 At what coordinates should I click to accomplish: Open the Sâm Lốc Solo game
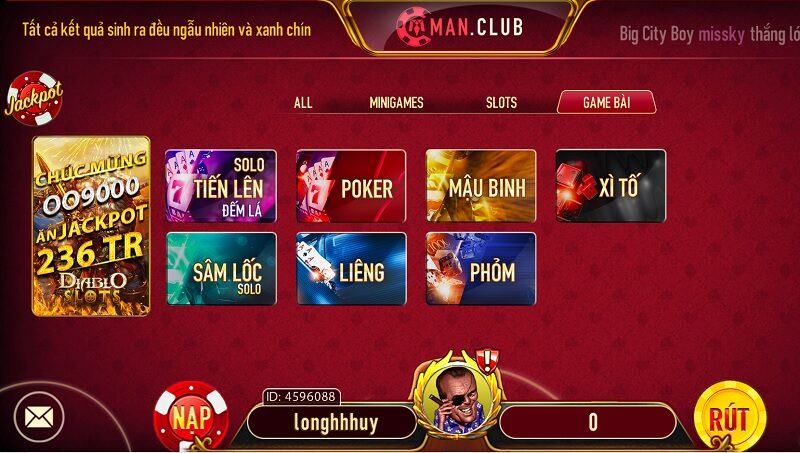pyautogui.click(x=221, y=269)
